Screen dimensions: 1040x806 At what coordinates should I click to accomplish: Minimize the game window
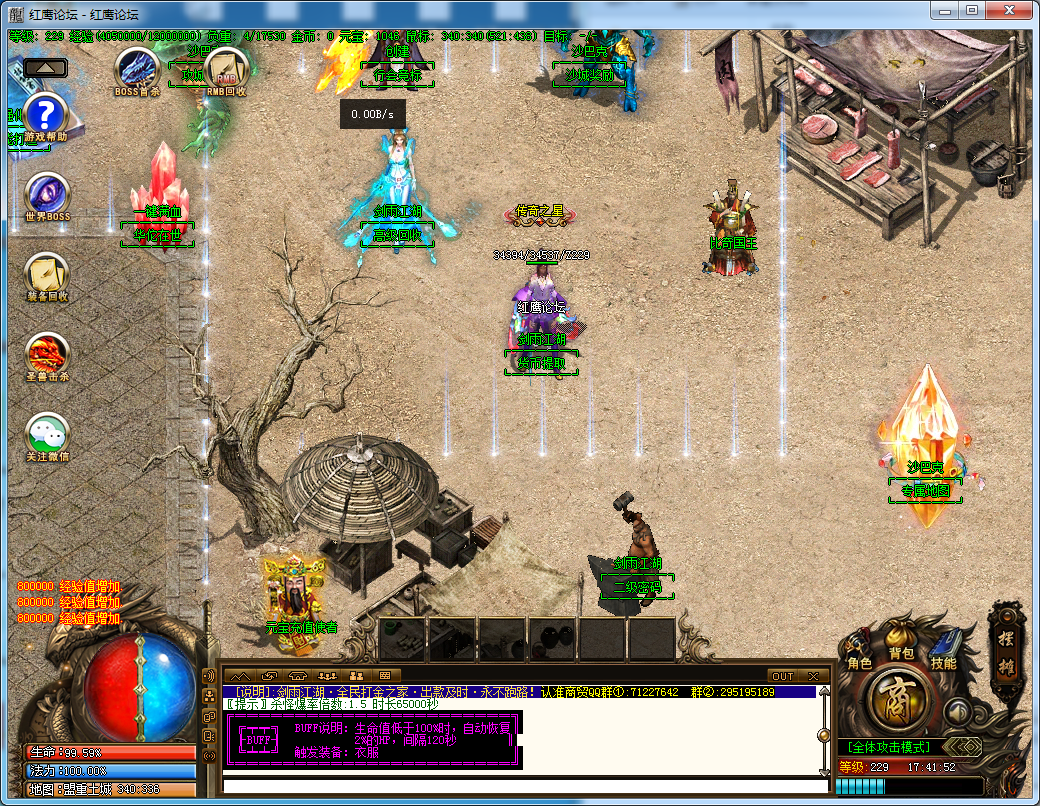pyautogui.click(x=947, y=10)
